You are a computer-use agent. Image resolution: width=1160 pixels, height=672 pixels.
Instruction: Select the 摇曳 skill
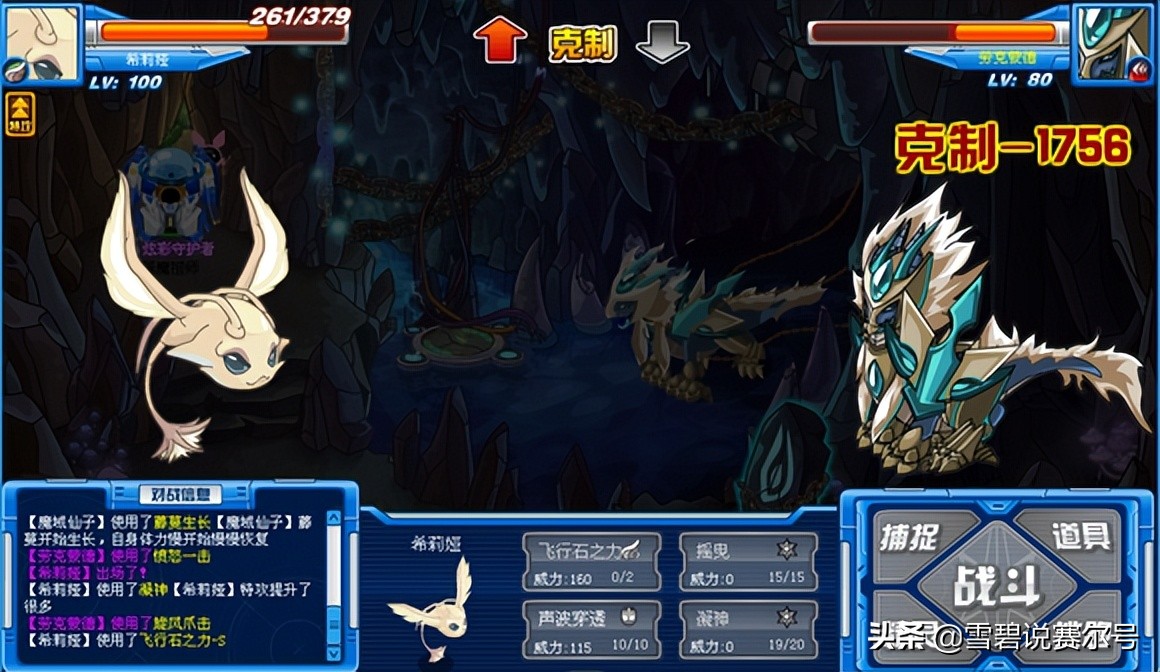748,560
